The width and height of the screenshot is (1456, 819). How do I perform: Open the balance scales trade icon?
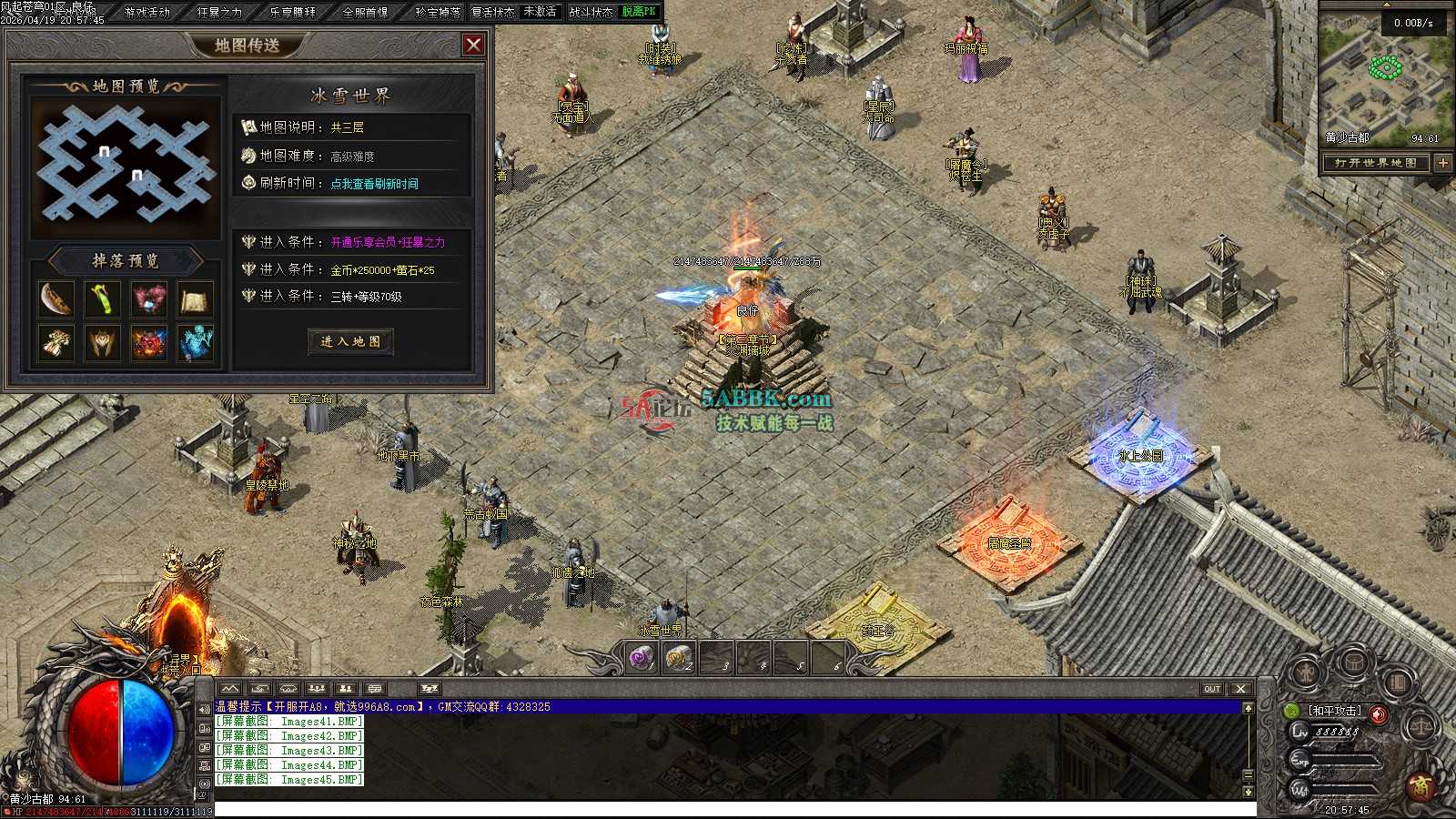pyautogui.click(x=1420, y=727)
